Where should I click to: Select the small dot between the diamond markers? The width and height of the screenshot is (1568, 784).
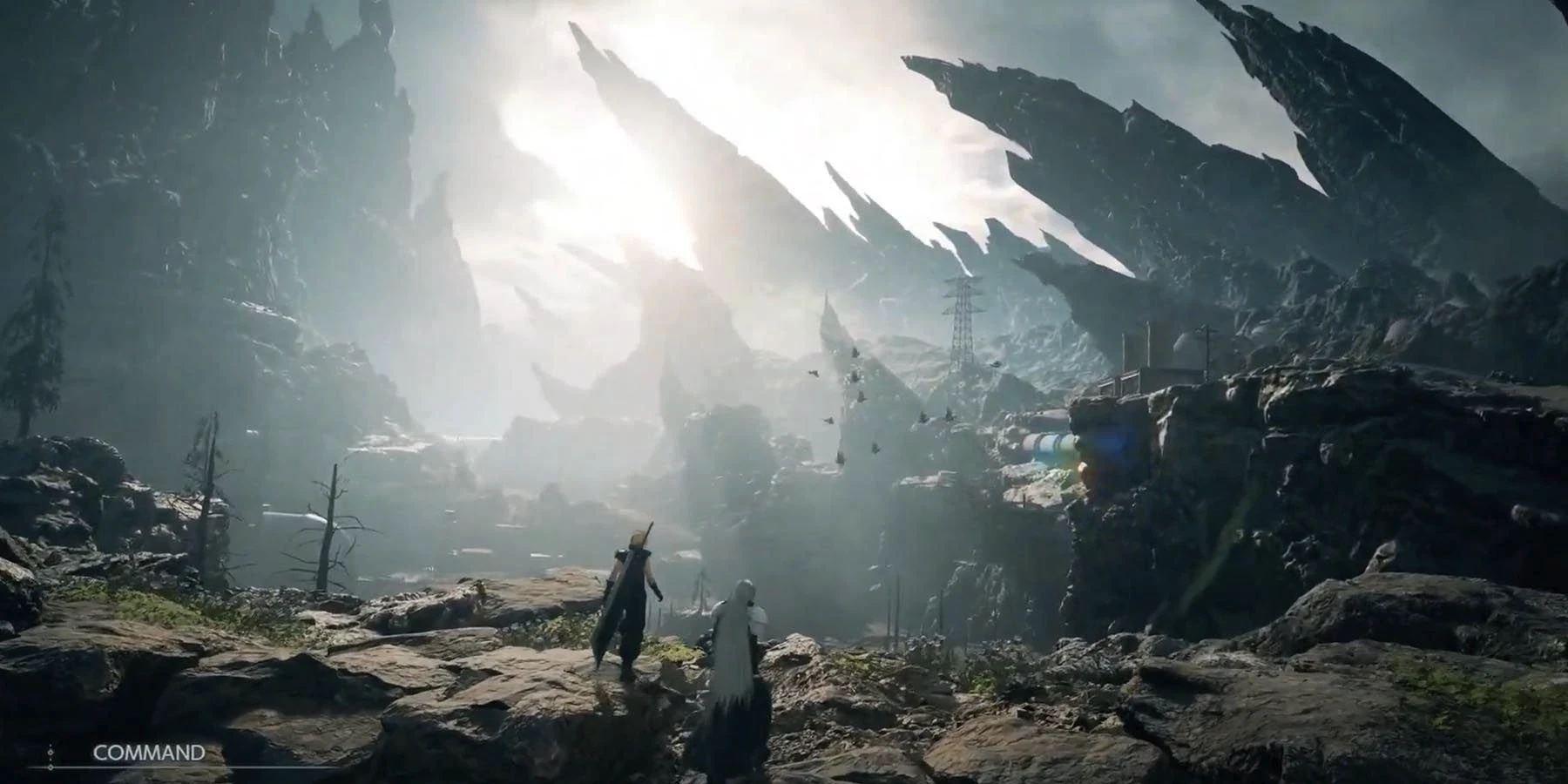point(51,760)
